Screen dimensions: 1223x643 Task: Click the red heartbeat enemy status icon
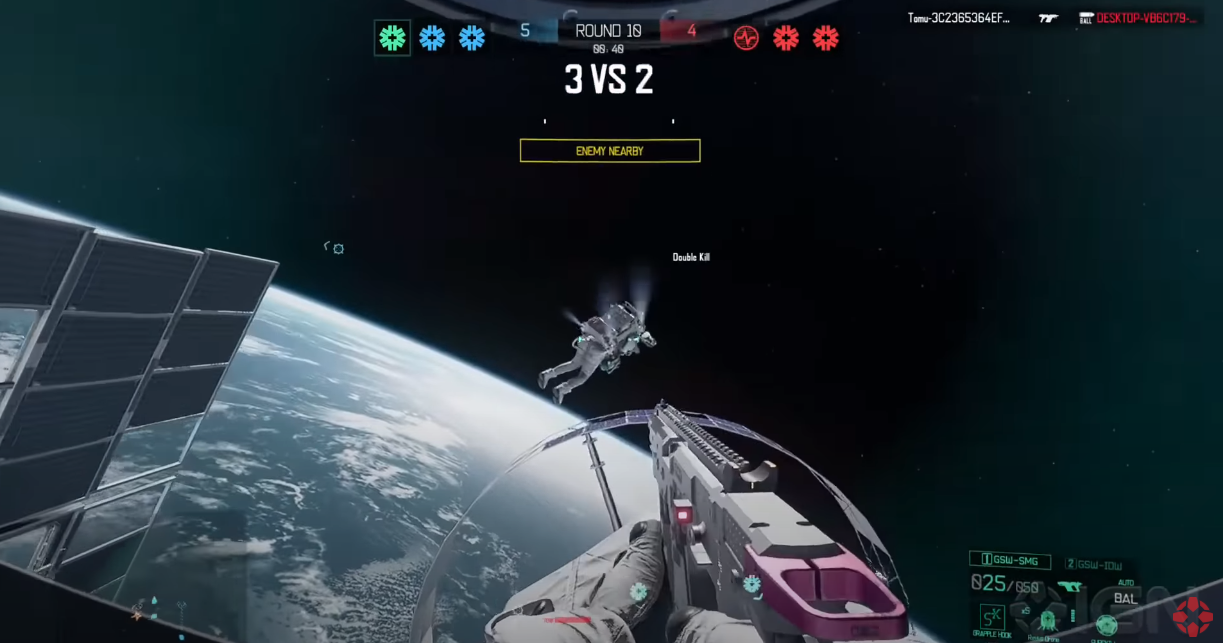(x=746, y=38)
